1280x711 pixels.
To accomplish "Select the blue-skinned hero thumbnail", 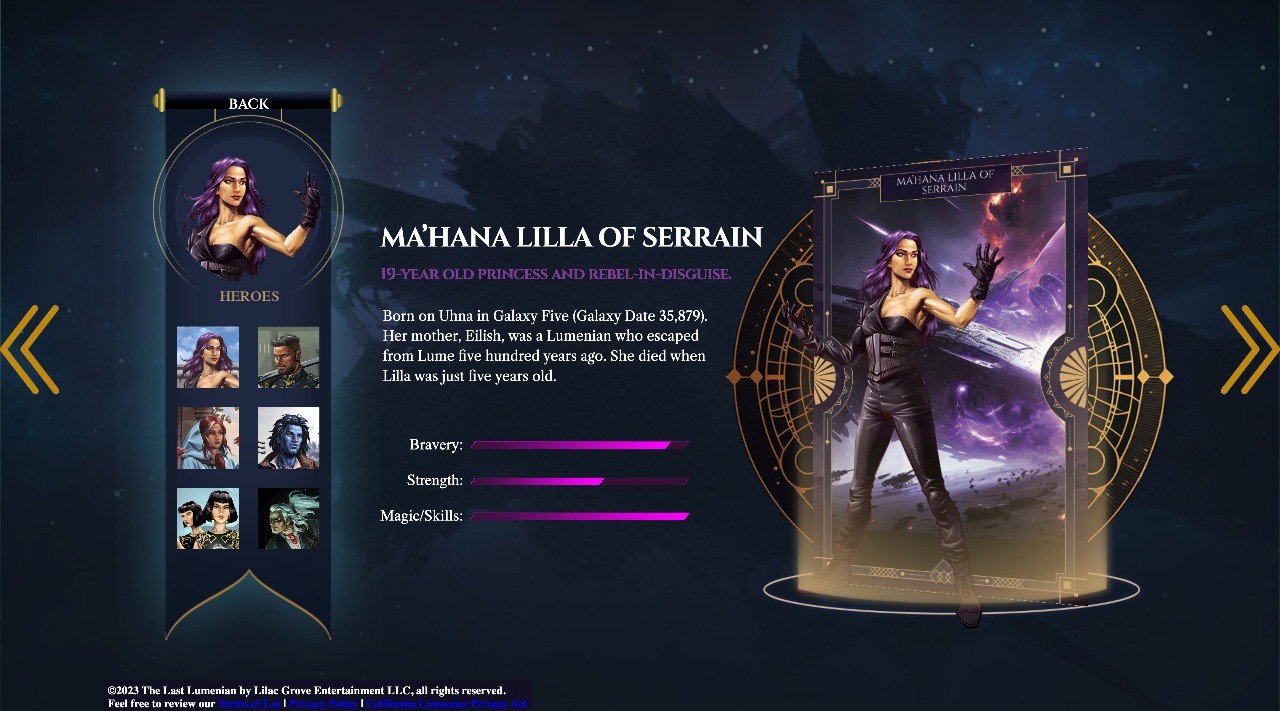I will pyautogui.click(x=289, y=438).
